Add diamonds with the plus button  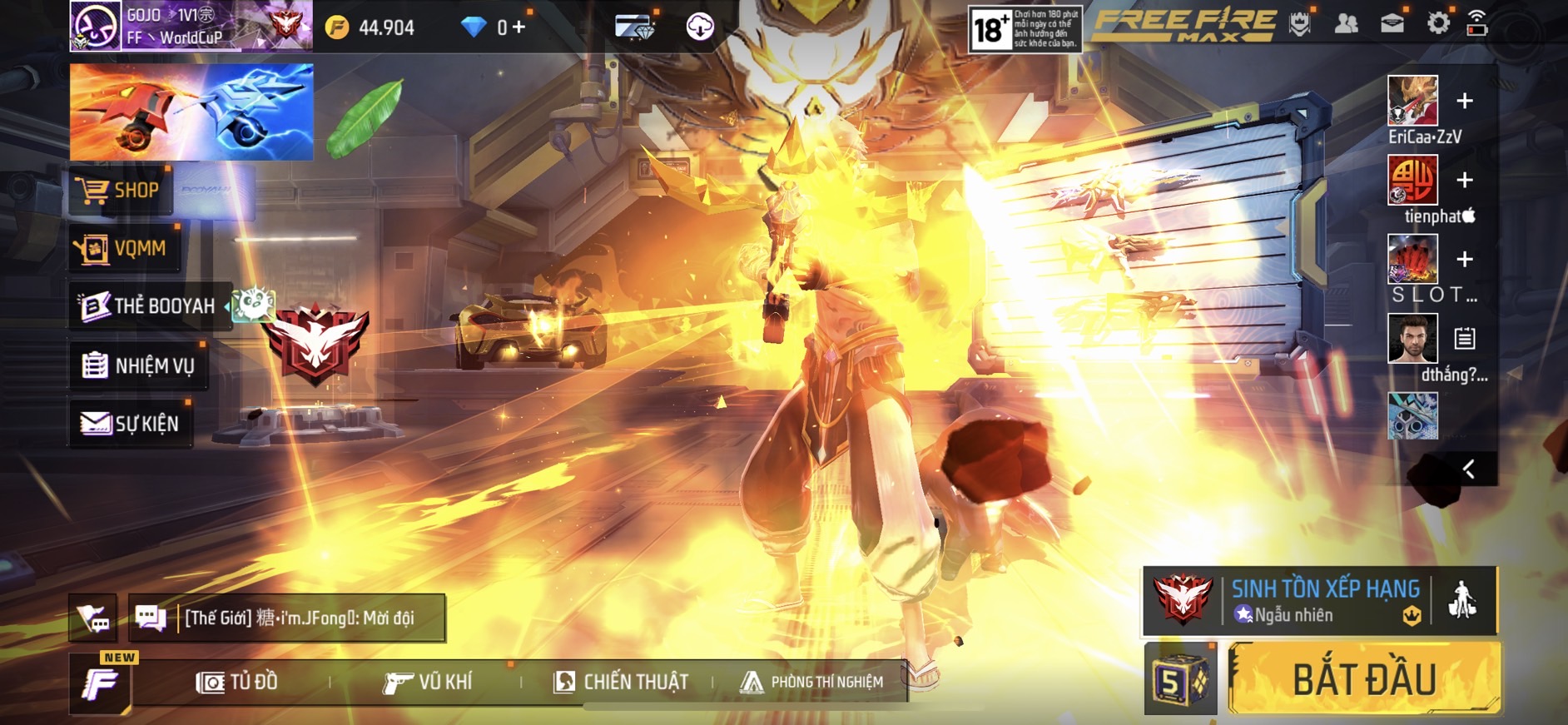coord(519,27)
